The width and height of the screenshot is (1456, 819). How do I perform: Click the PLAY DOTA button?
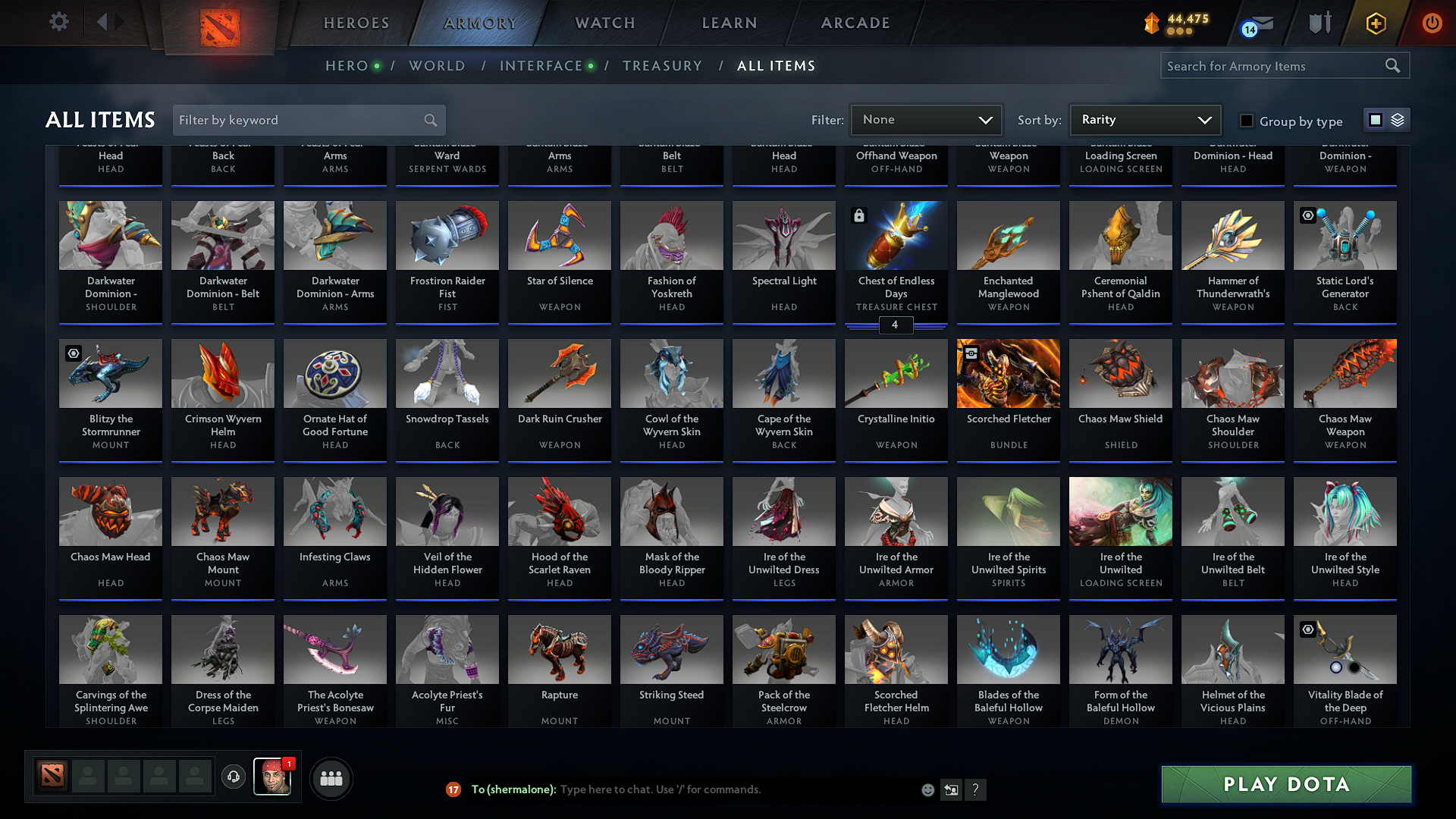point(1285,784)
